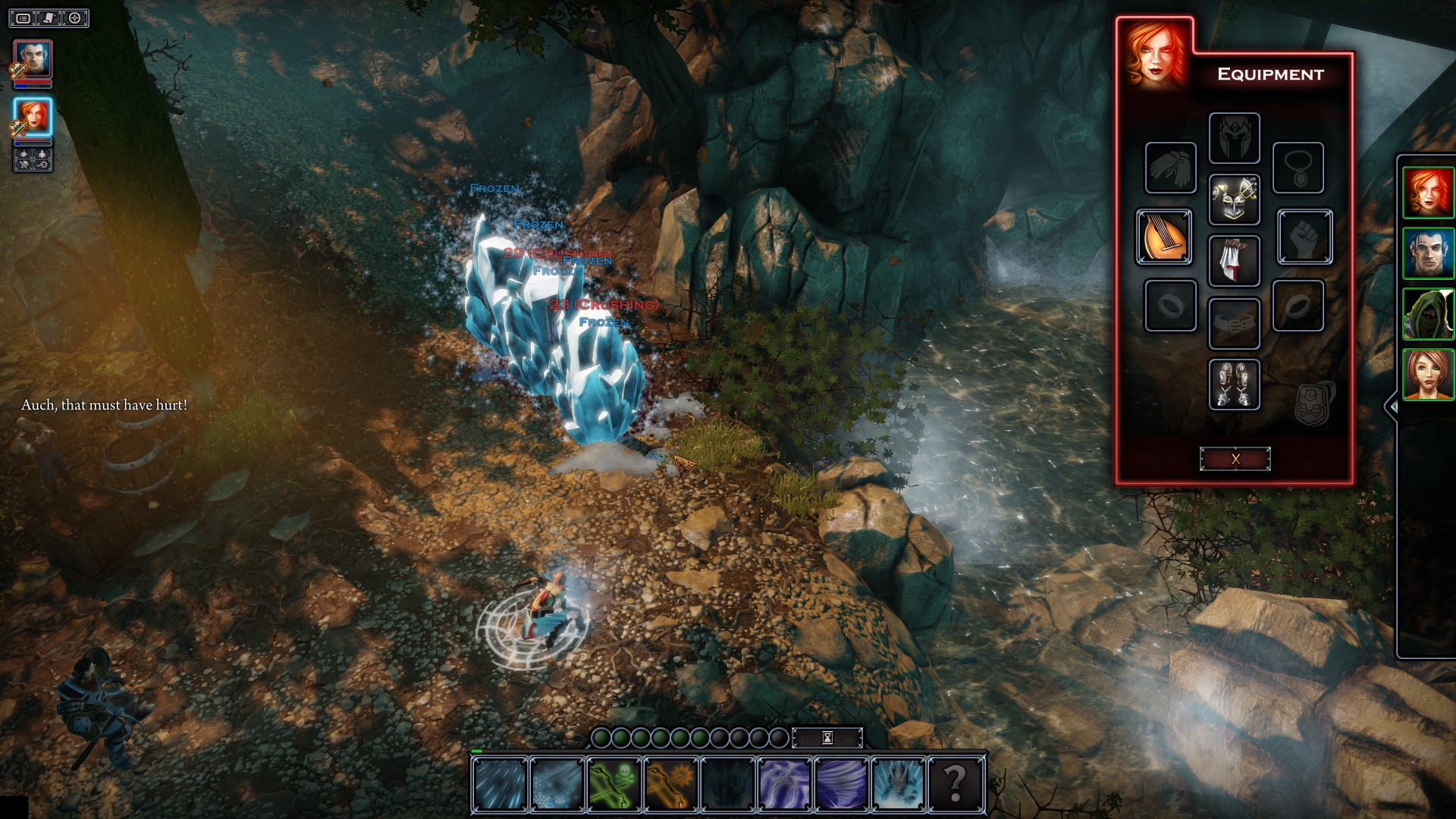Cast the snowflake blizzard spell

(557, 784)
